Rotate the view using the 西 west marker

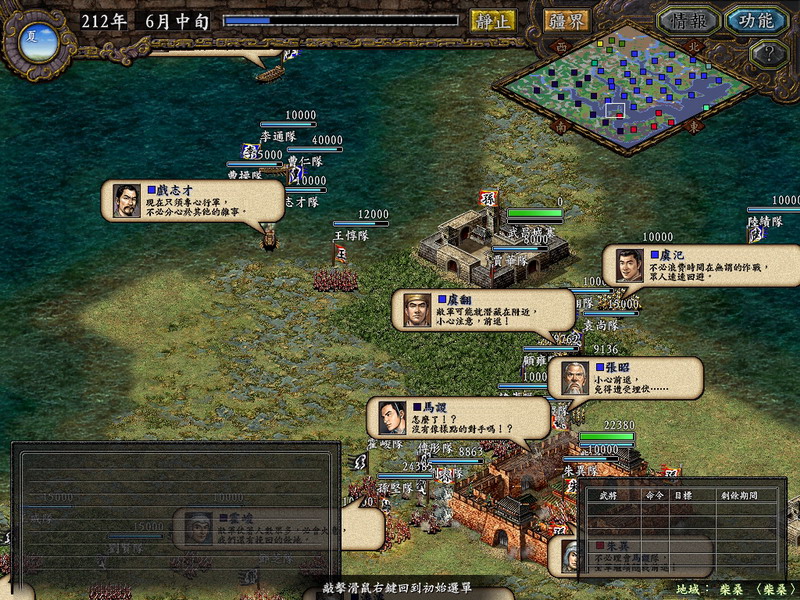(x=561, y=46)
